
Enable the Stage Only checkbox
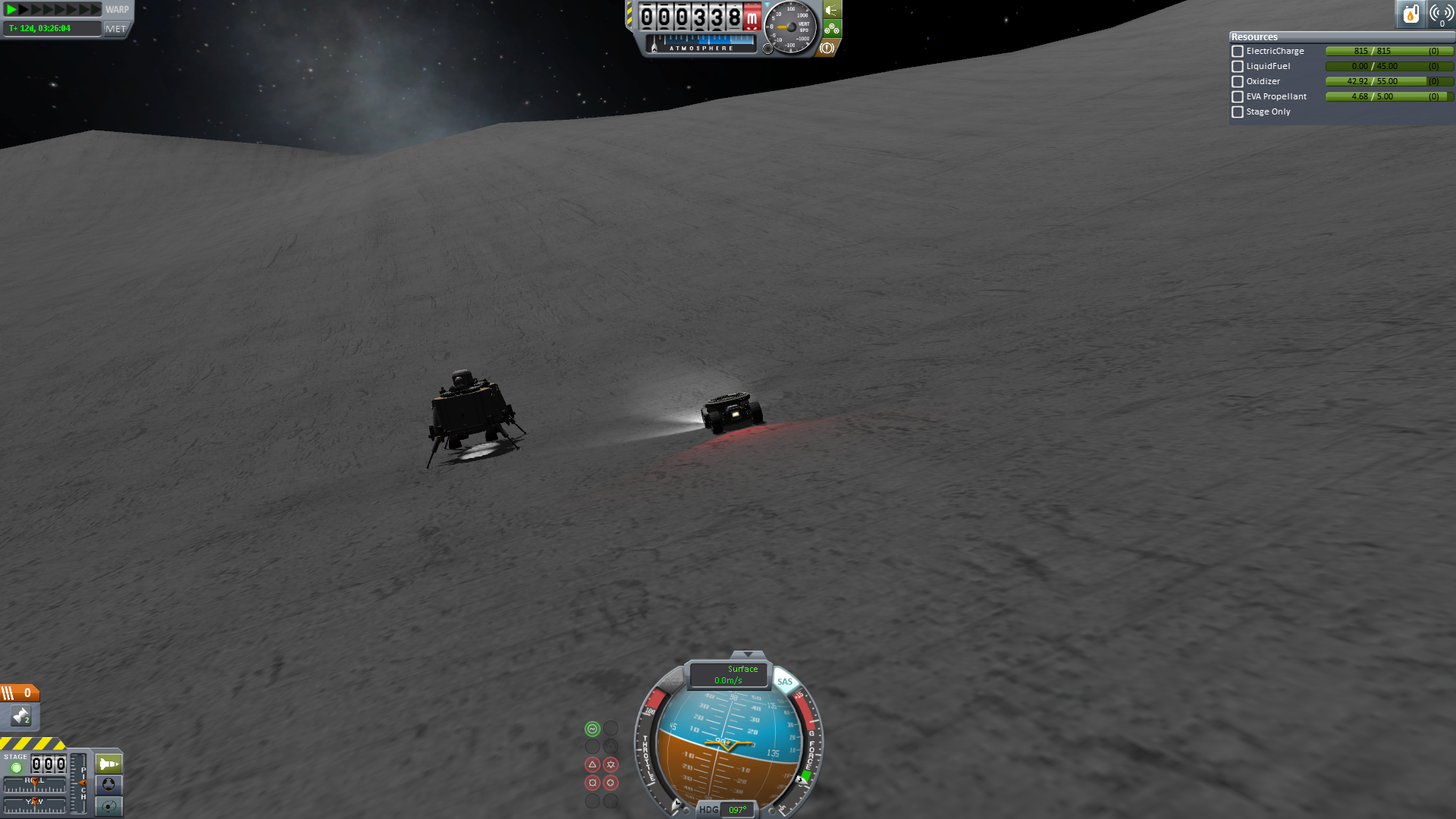tap(1238, 112)
